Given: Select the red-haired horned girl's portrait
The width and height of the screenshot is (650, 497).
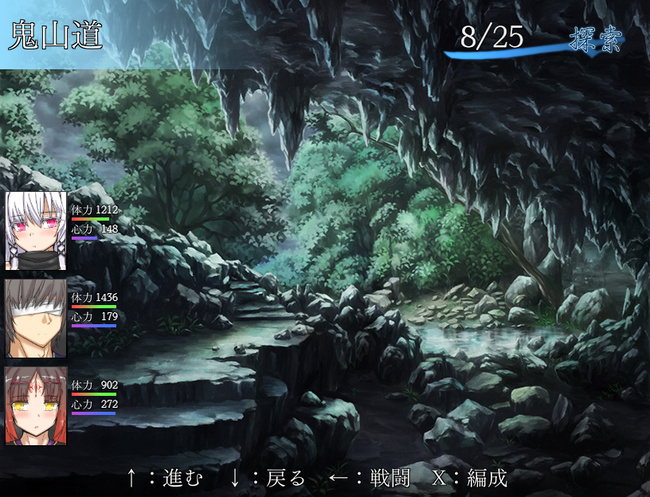Looking at the screenshot, I should click(35, 405).
